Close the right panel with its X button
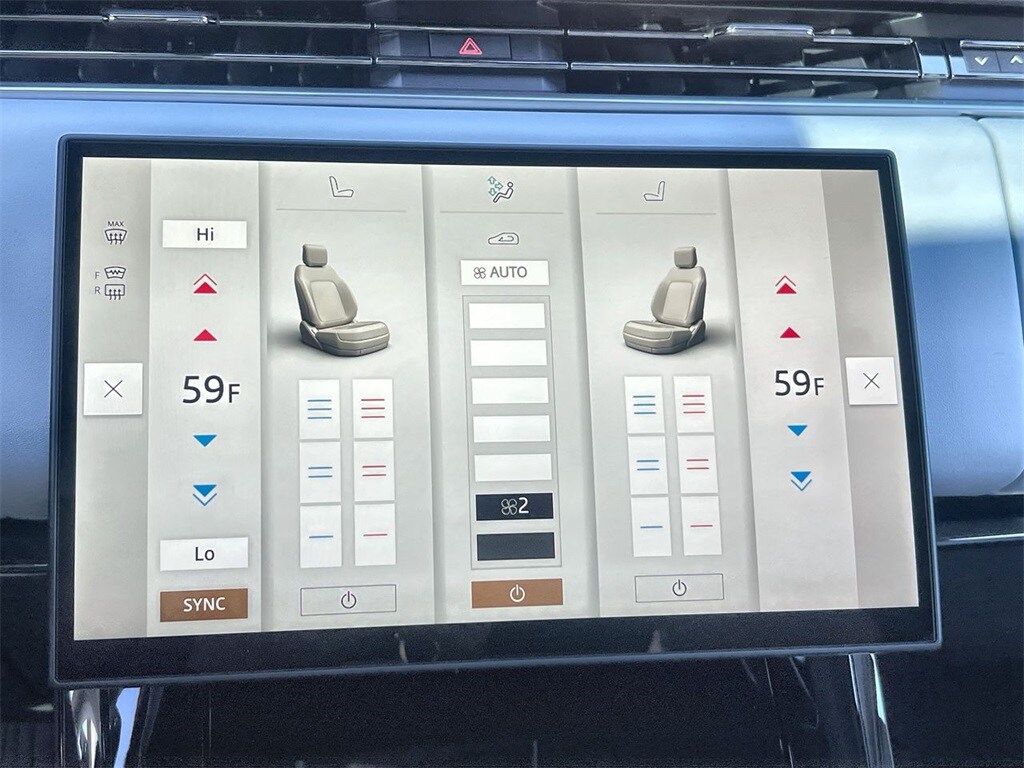Viewport: 1024px width, 768px height. coord(871,381)
